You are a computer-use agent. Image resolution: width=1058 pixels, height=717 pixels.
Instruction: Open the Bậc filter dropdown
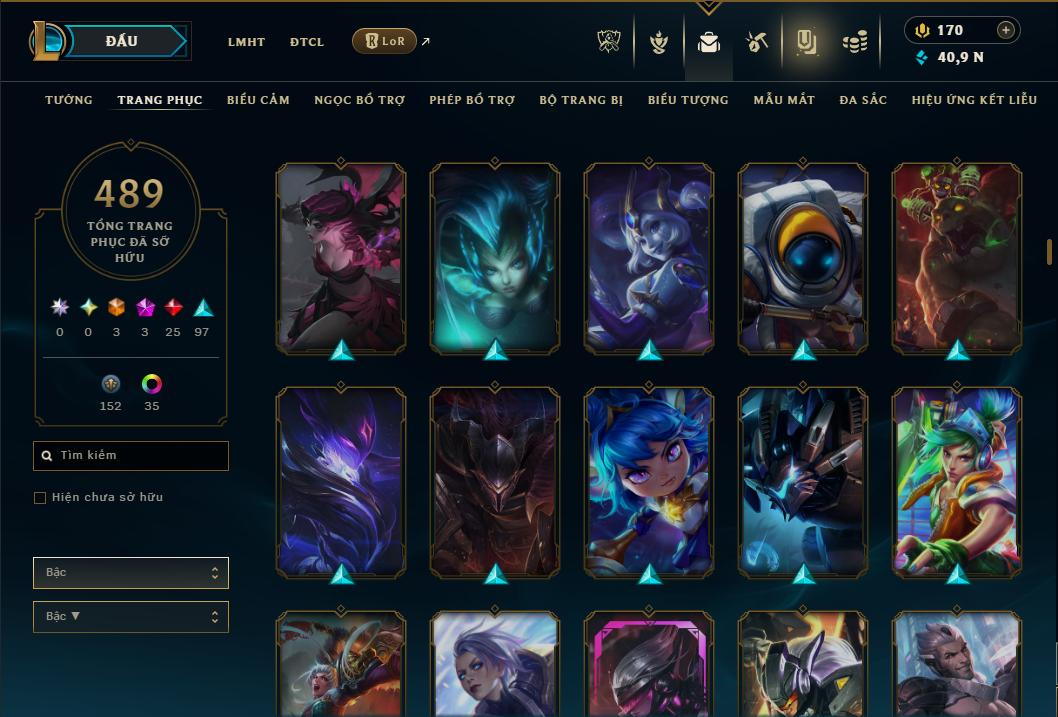(x=131, y=573)
